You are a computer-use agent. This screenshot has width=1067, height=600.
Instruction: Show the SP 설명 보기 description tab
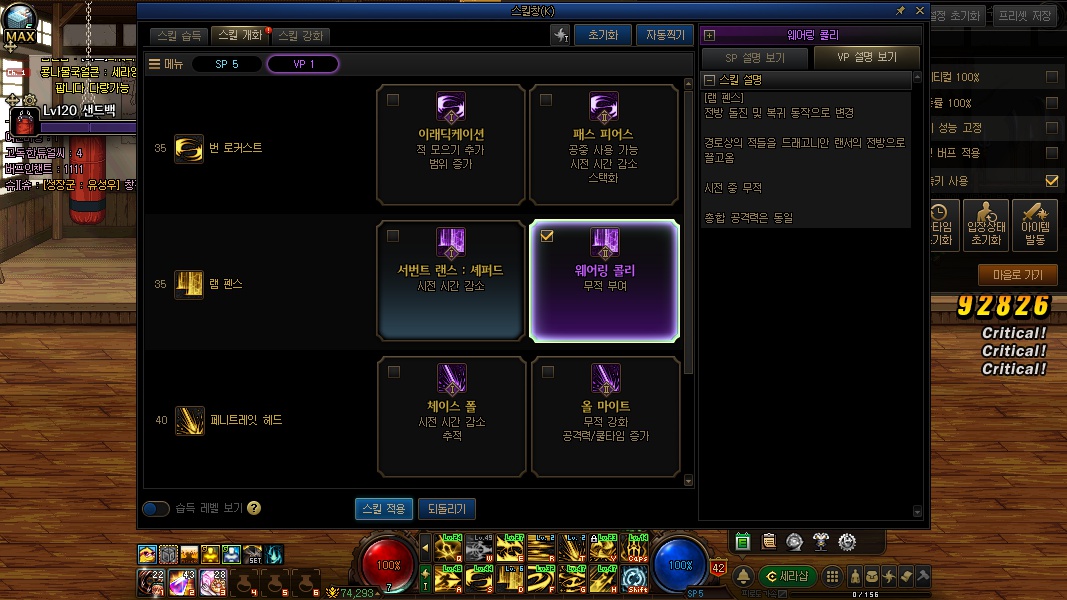point(754,57)
